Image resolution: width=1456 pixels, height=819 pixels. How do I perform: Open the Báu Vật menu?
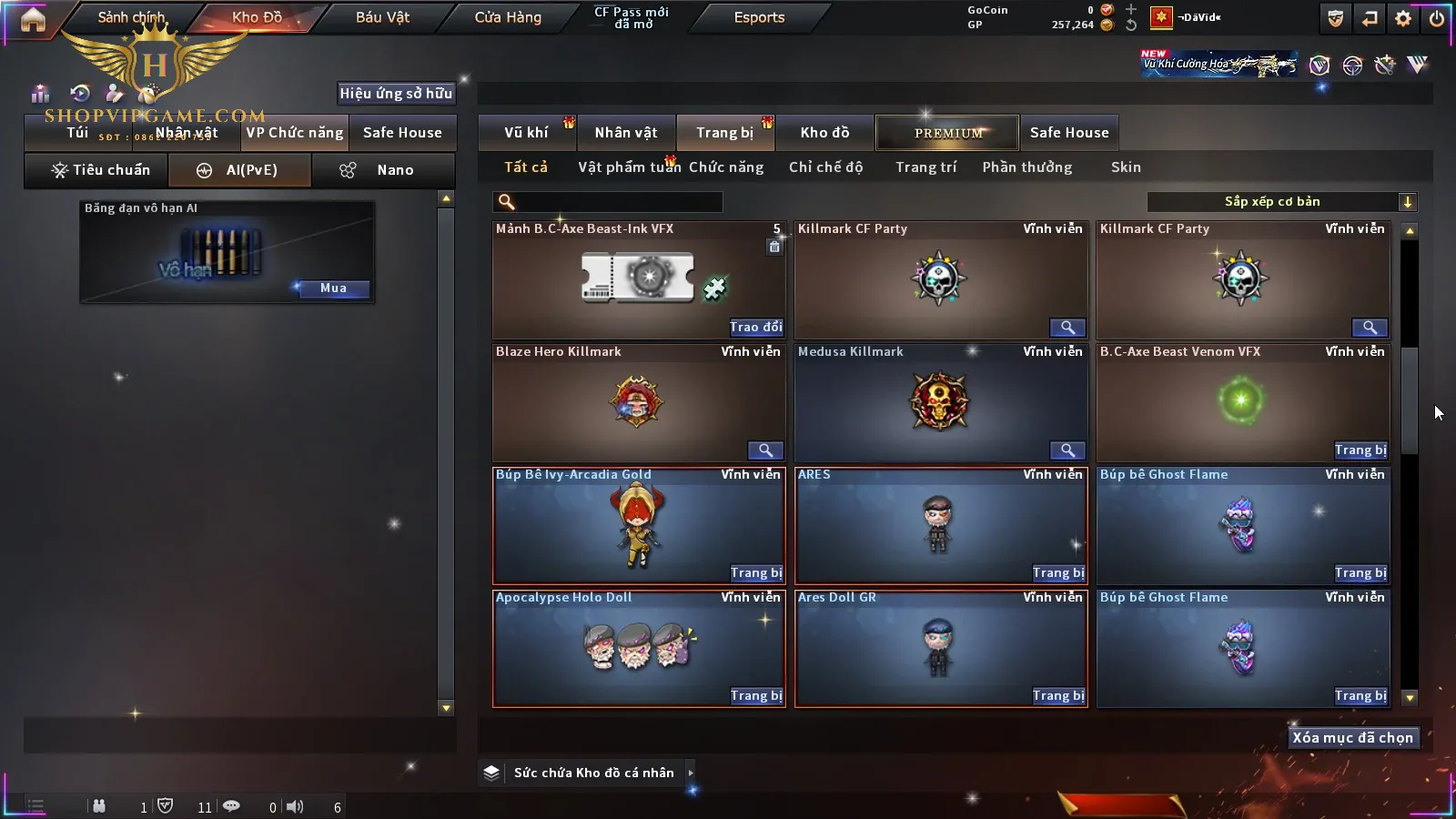pyautogui.click(x=382, y=17)
